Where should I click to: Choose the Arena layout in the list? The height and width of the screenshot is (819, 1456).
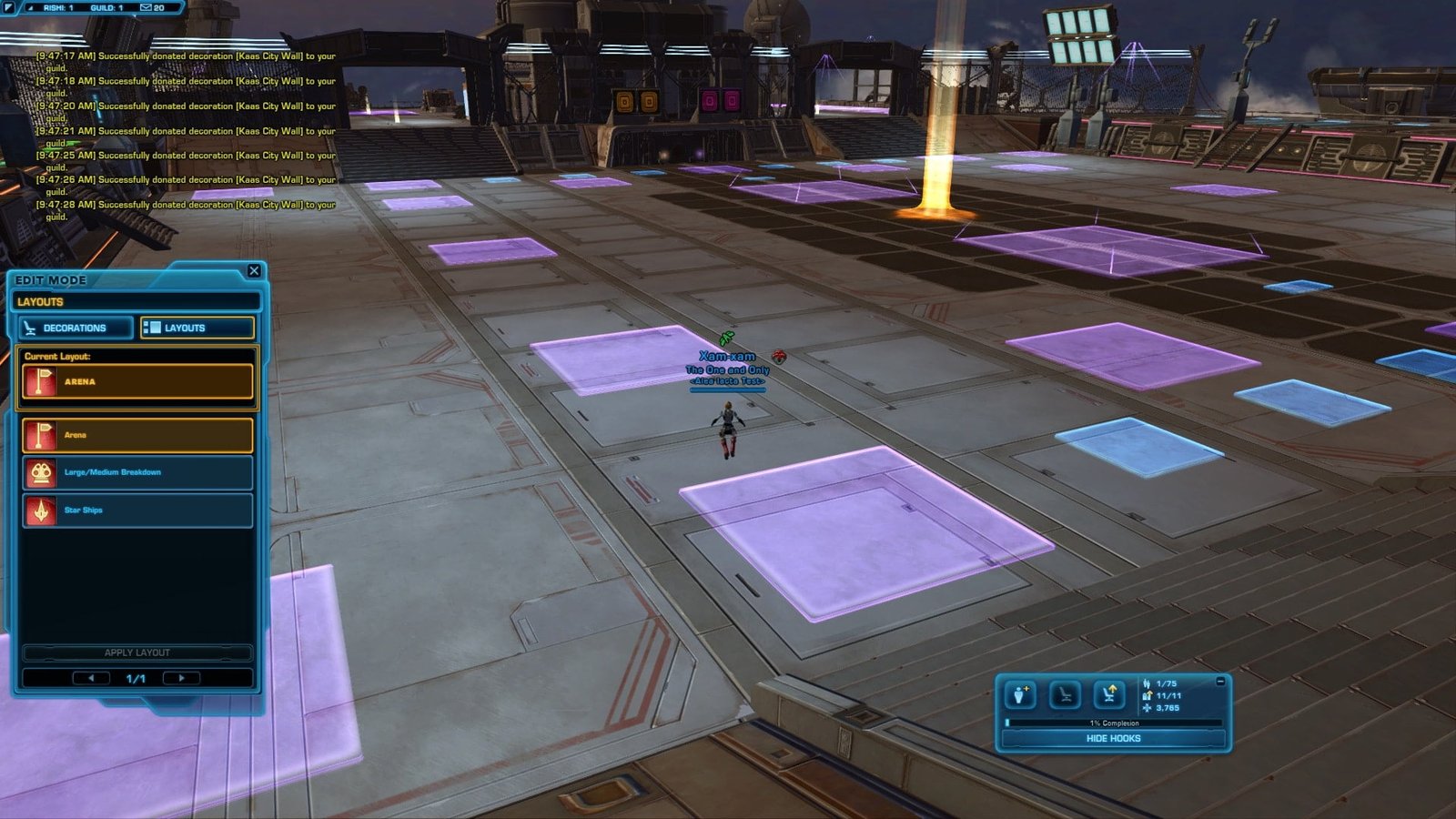pos(137,435)
